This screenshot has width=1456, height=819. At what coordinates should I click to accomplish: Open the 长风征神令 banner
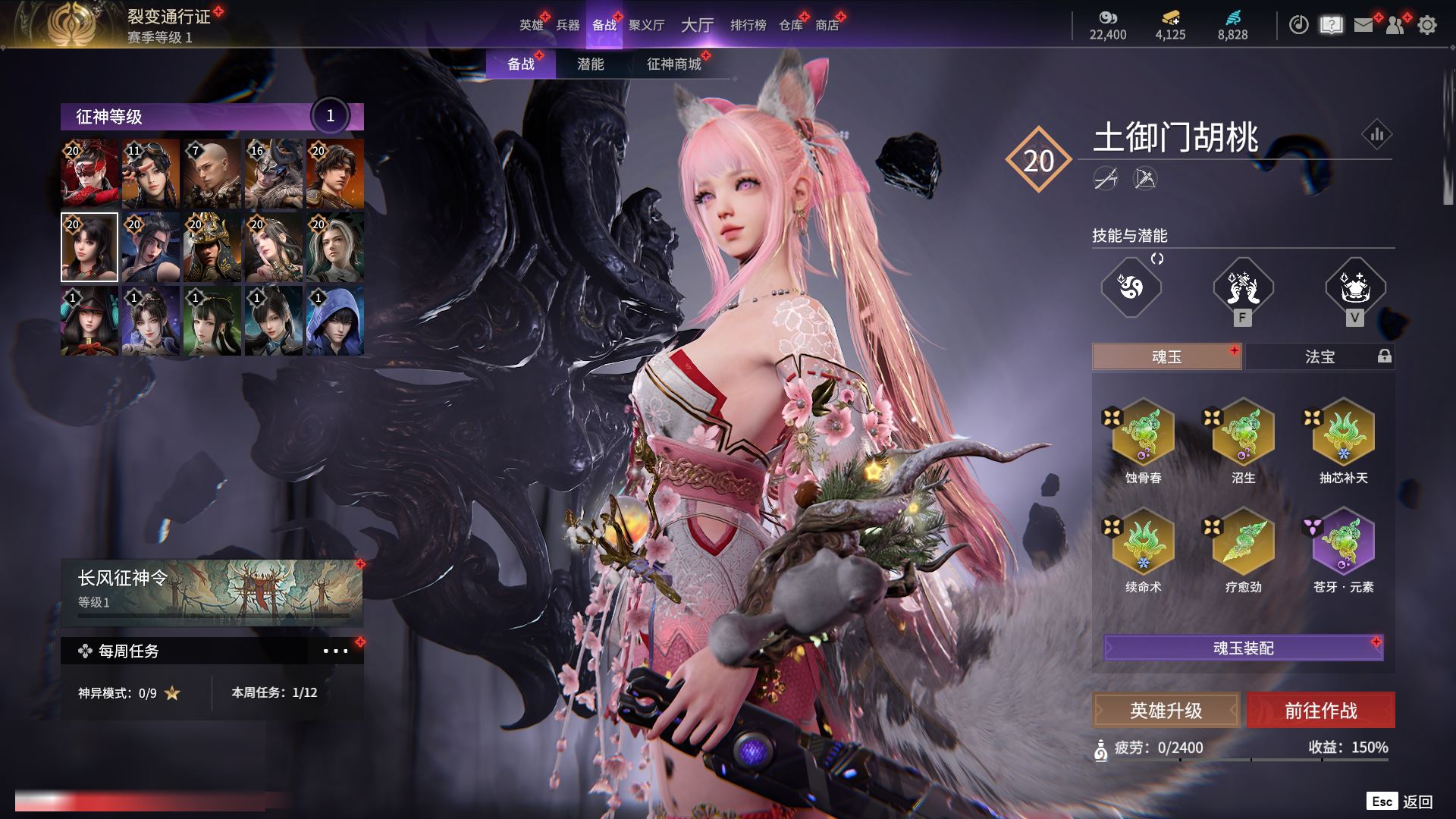tap(212, 591)
